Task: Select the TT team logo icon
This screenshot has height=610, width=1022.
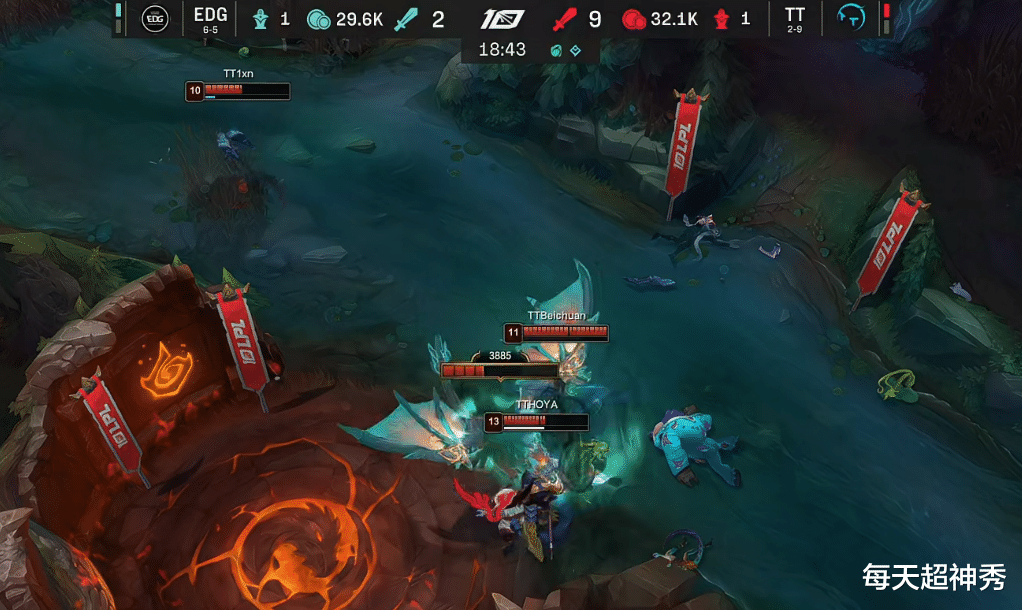Action: 850,18
